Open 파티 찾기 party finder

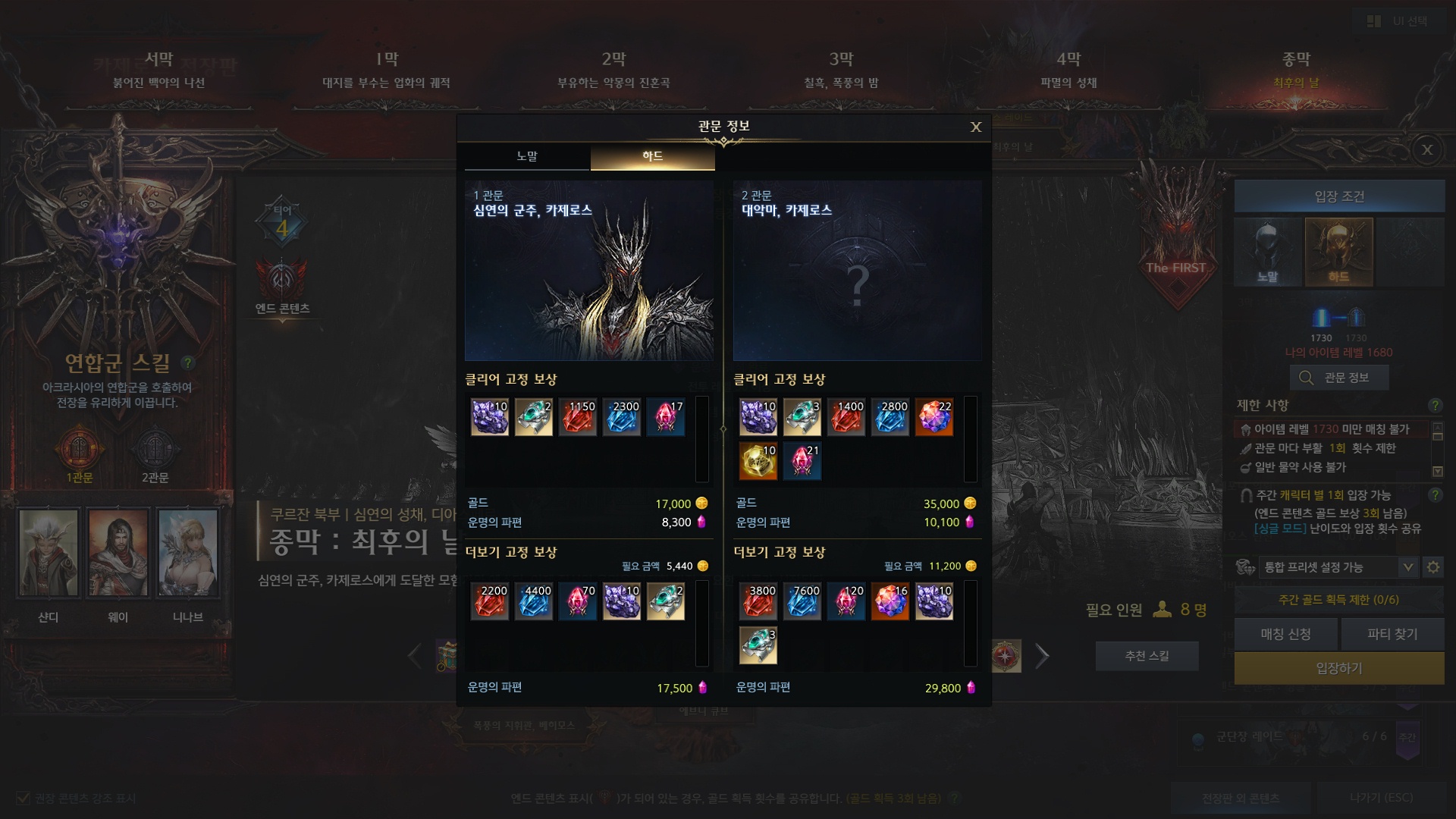click(1392, 634)
